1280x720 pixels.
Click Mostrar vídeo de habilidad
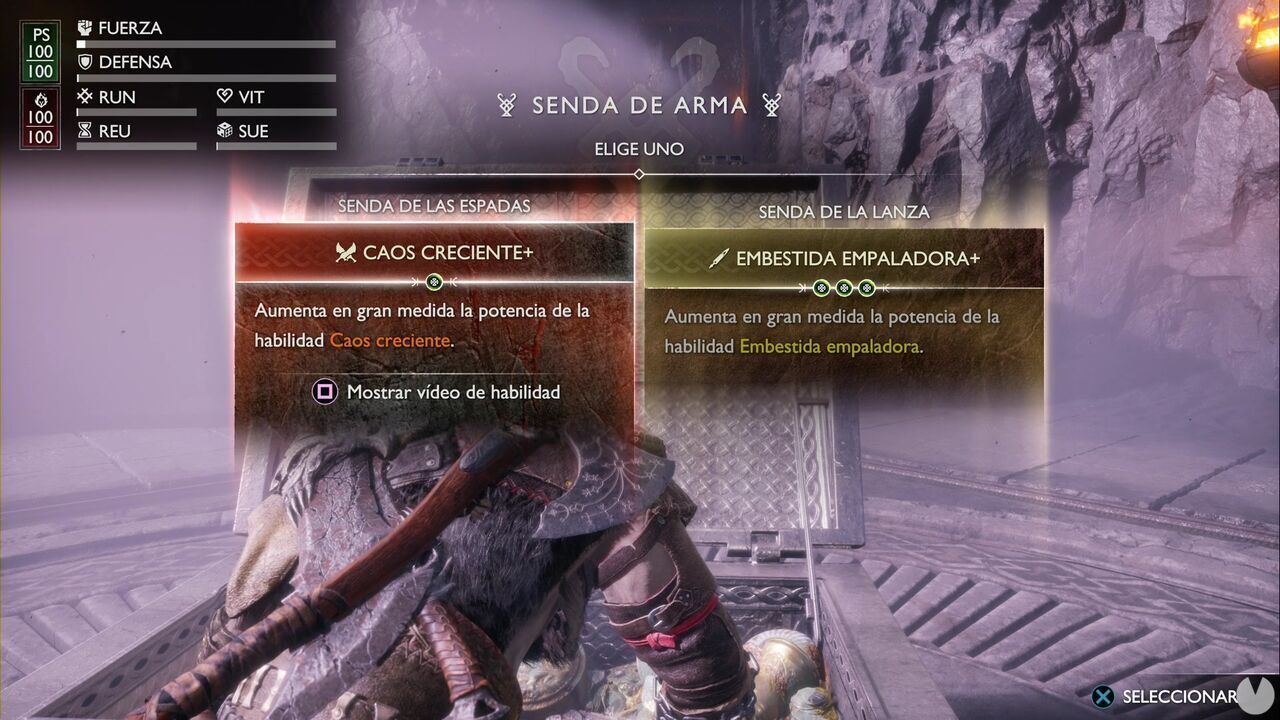pyautogui.click(x=452, y=392)
